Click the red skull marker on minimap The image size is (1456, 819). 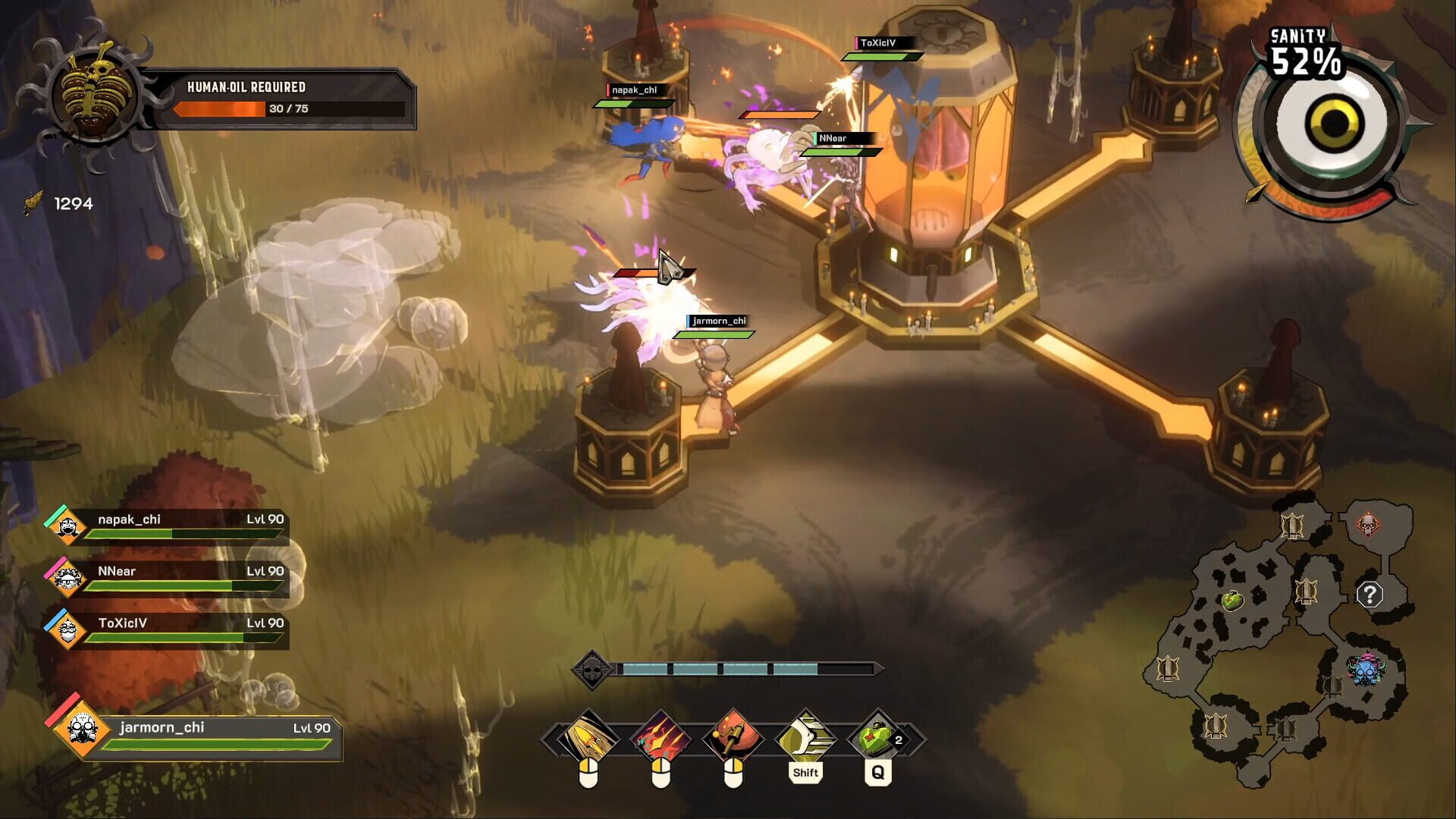click(x=1367, y=525)
